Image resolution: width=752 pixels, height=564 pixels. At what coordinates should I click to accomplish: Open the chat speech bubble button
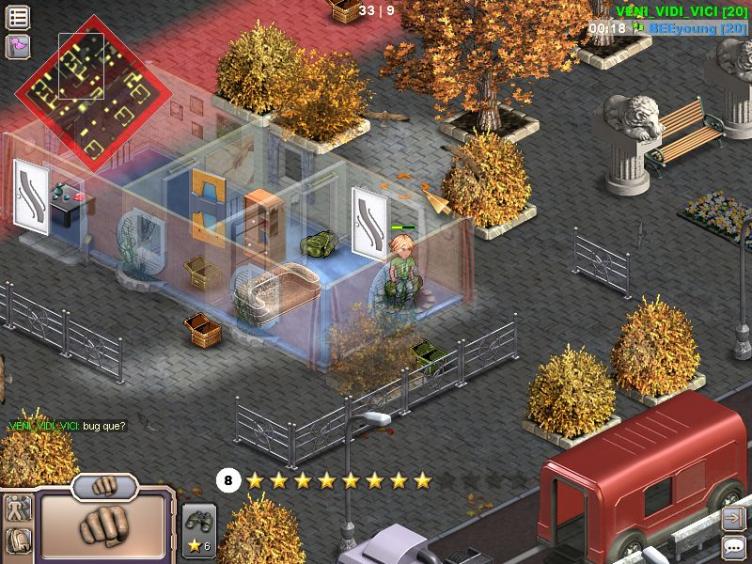[734, 547]
